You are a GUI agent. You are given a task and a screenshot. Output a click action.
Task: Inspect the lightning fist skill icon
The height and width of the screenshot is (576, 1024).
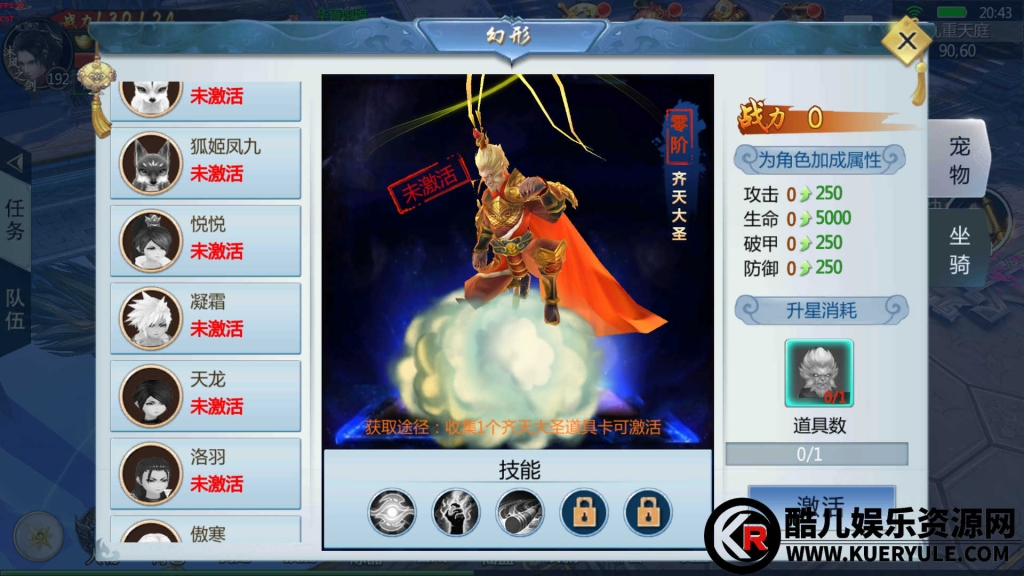(455, 513)
